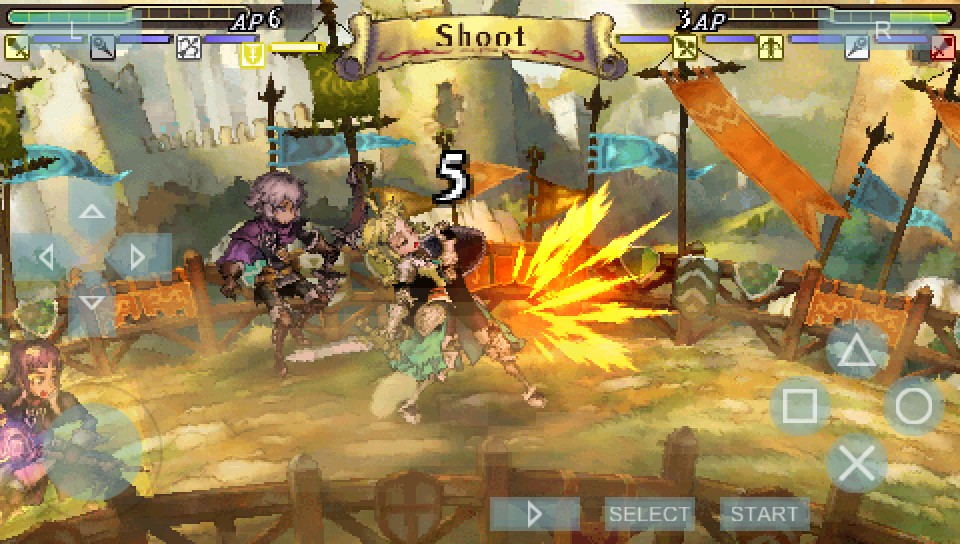Click the START button
The height and width of the screenshot is (544, 960).
point(764,514)
